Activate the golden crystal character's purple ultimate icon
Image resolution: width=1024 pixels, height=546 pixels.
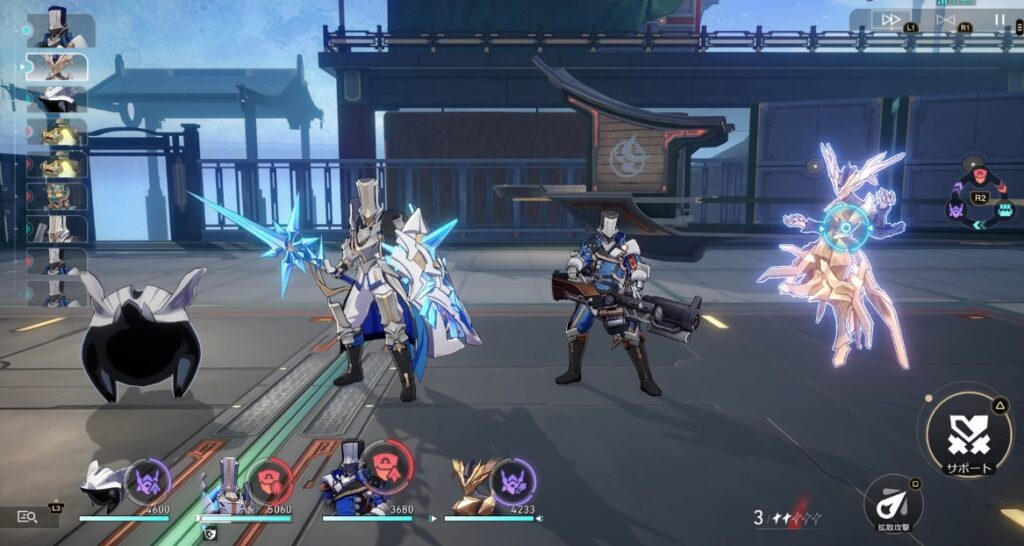pos(513,482)
